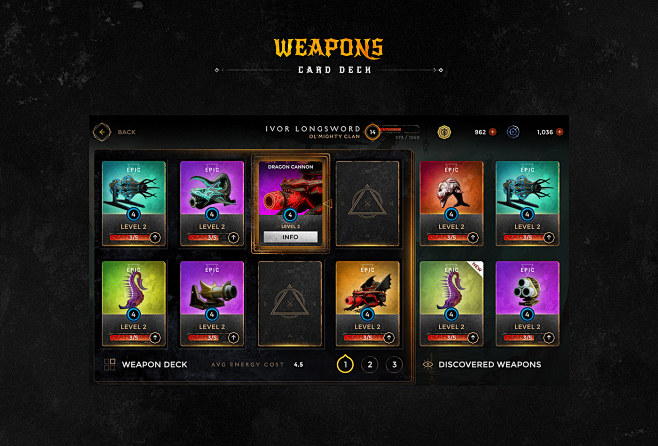Image resolution: width=658 pixels, height=446 pixels.
Task: Switch to weapon deck 1
Action: 345,364
